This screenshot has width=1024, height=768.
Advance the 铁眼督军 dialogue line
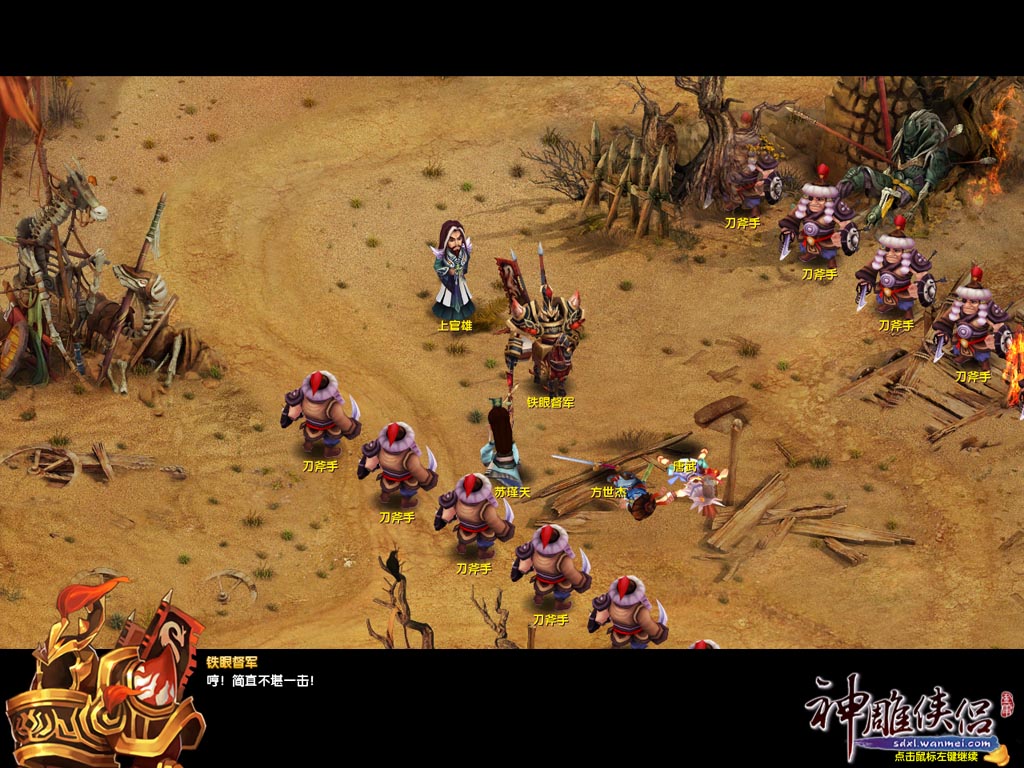pos(260,681)
